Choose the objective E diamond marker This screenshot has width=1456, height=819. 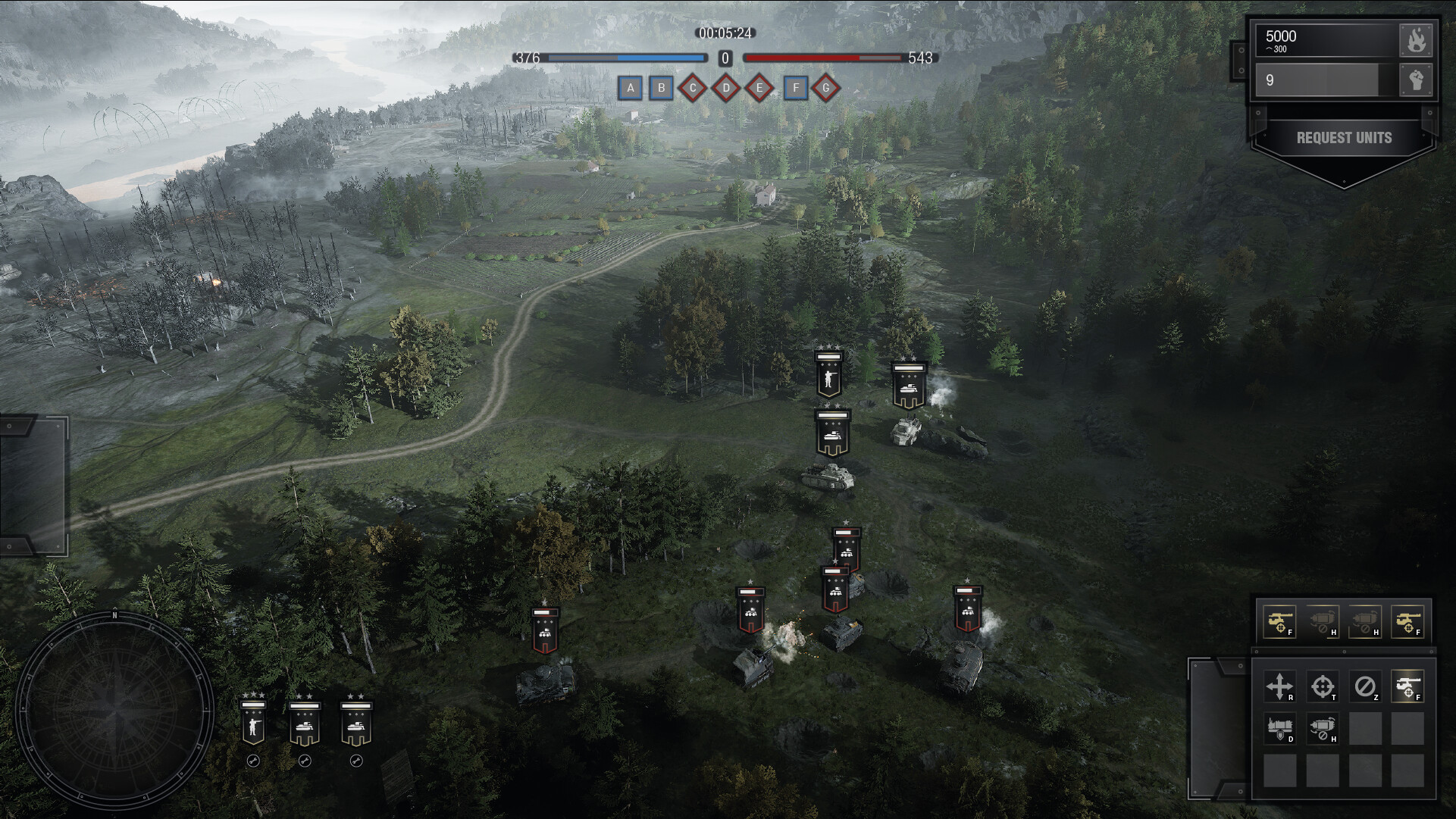pos(759,89)
